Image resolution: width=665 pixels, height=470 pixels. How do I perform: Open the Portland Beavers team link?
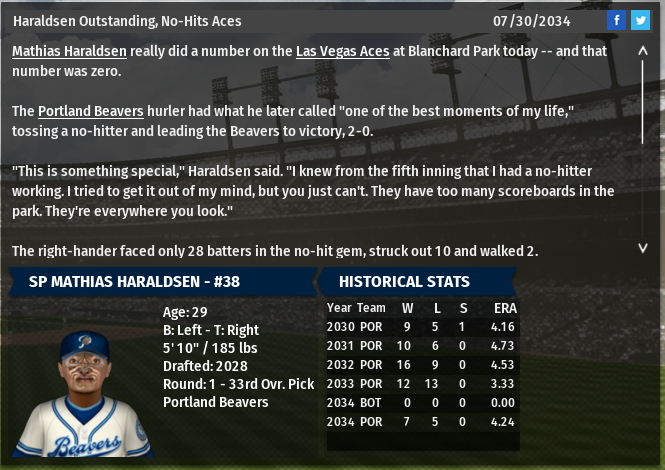click(x=91, y=110)
